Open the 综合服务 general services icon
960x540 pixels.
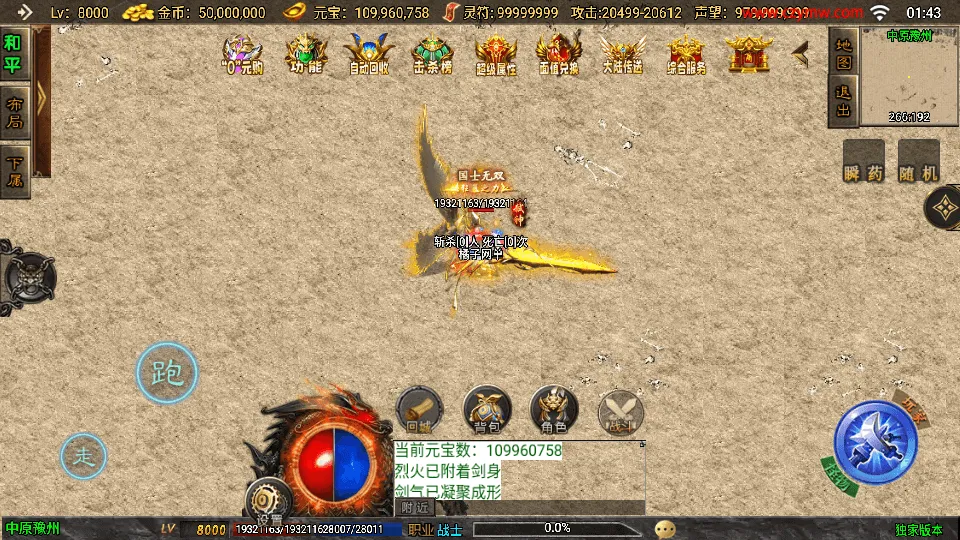(686, 54)
